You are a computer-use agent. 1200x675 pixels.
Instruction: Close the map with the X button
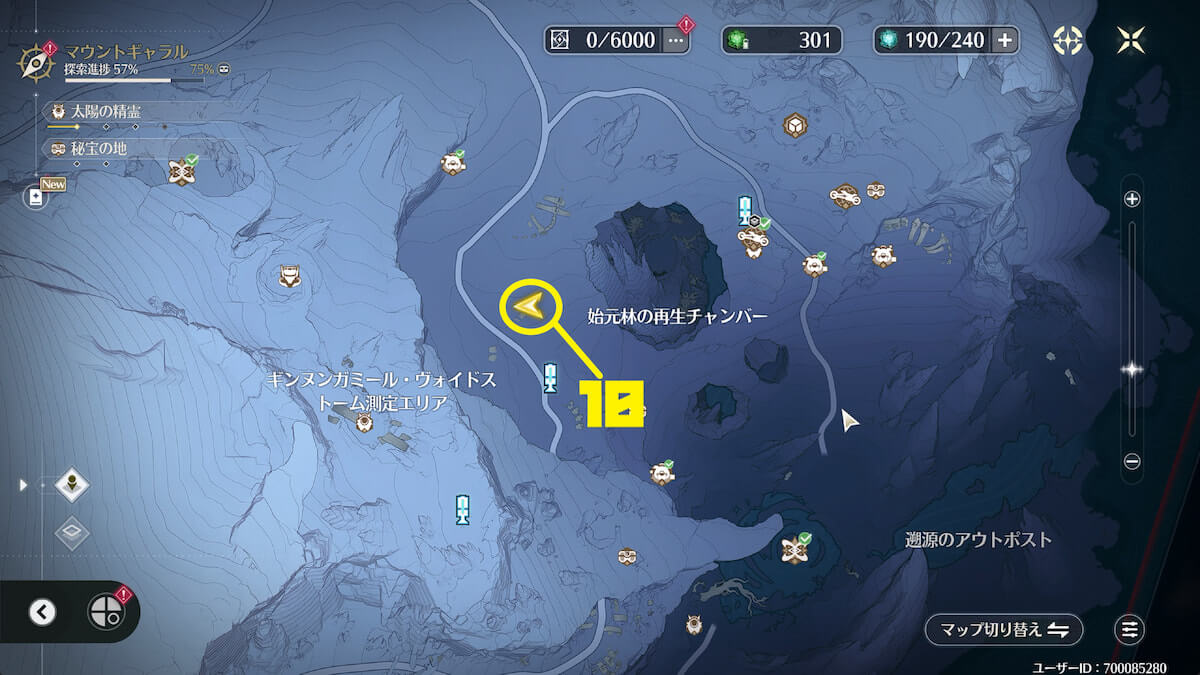[1131, 40]
